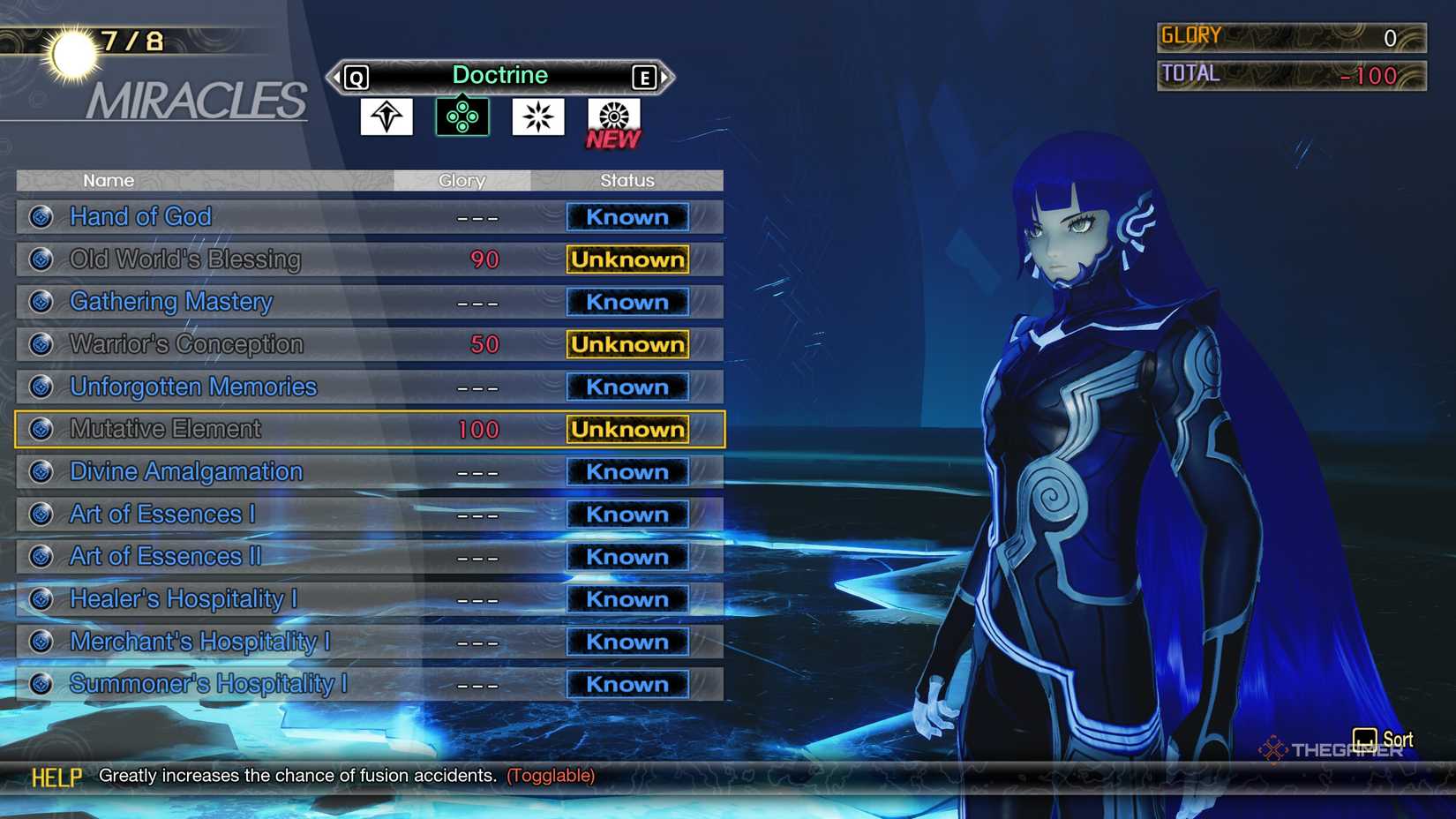The width and height of the screenshot is (1456, 819).
Task: Open sorting via the Glory column header
Action: click(462, 180)
